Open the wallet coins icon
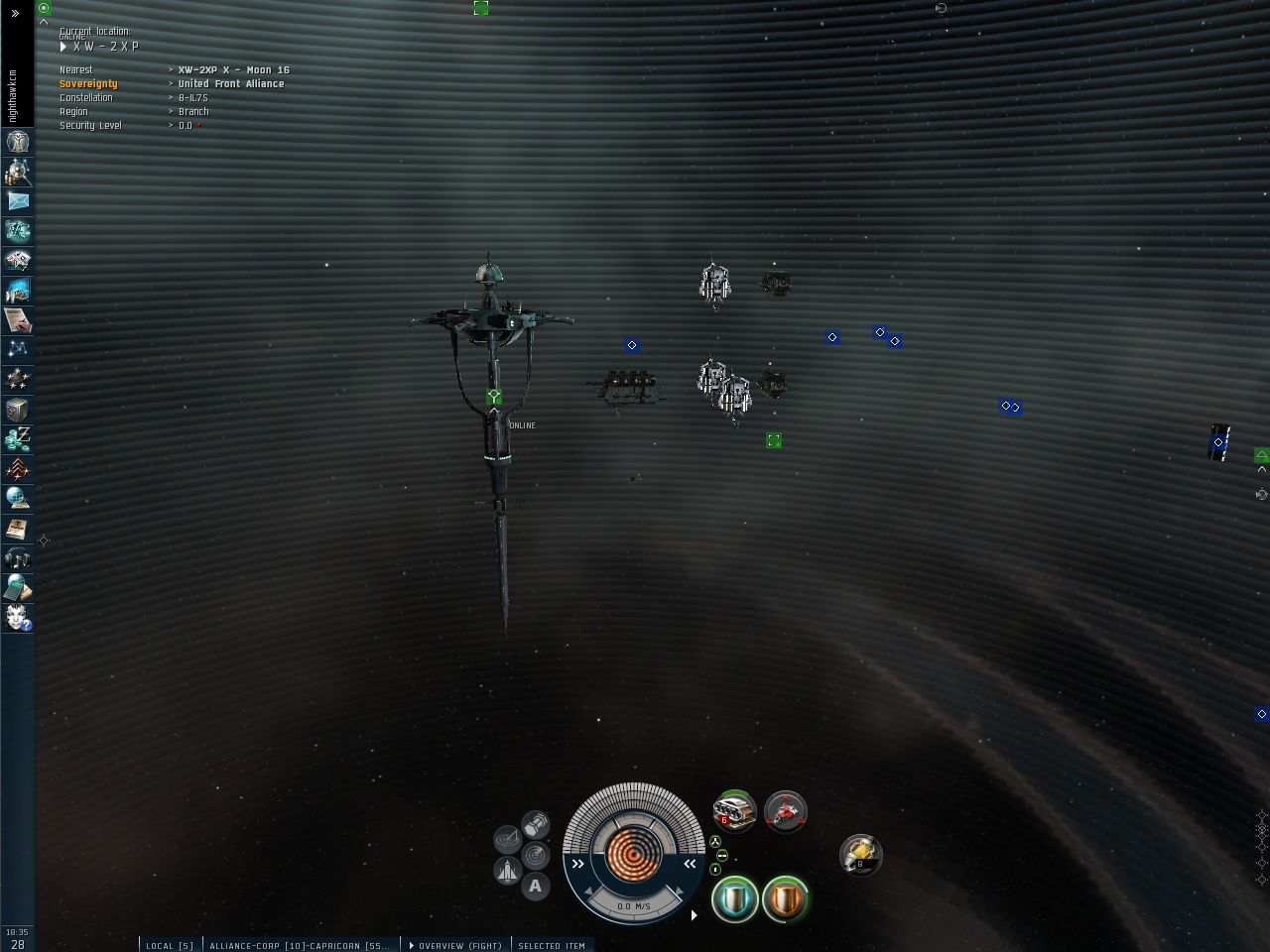 tap(18, 438)
